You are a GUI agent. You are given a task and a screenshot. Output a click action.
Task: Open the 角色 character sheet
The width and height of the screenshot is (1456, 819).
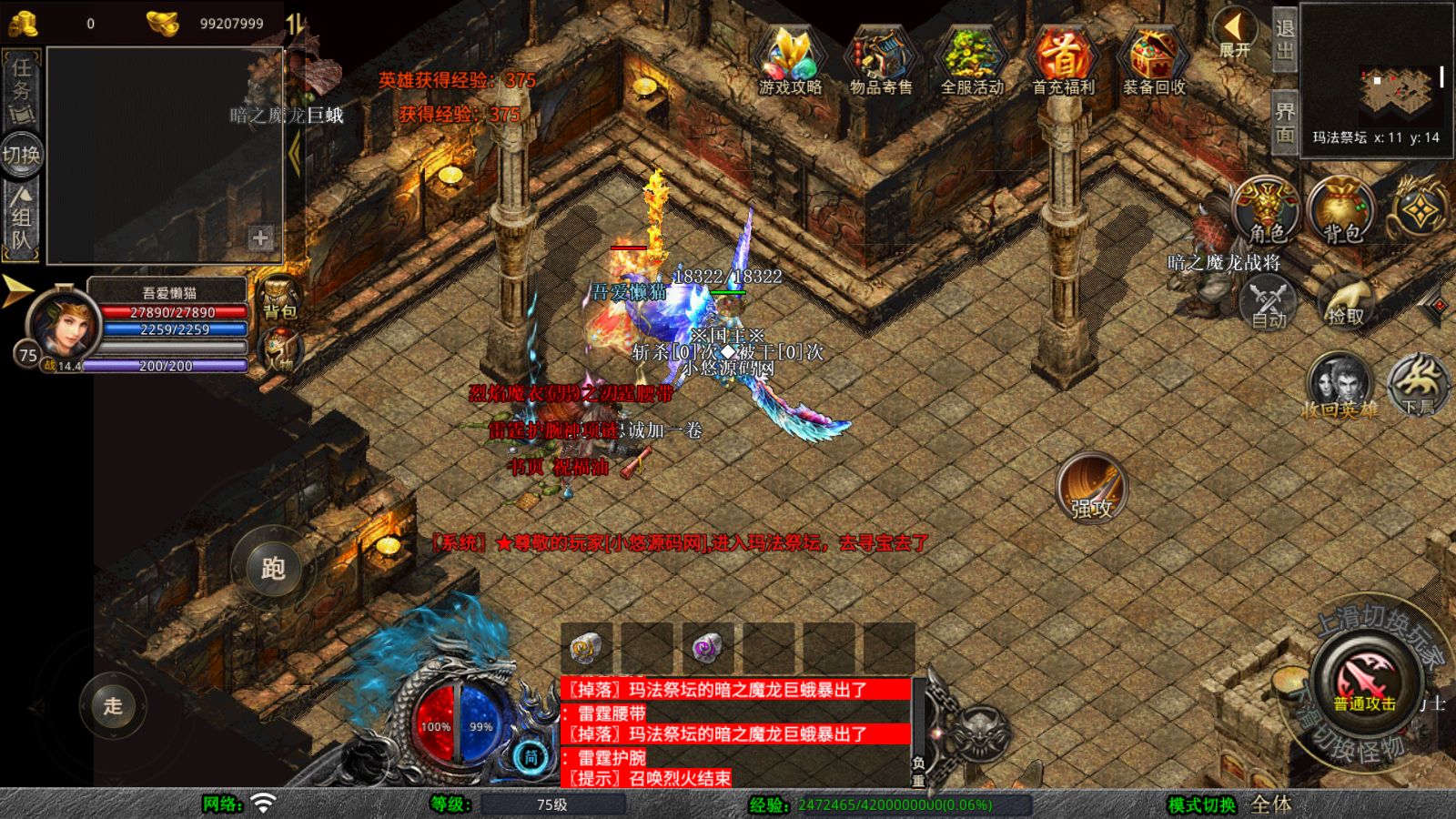[x=1266, y=211]
